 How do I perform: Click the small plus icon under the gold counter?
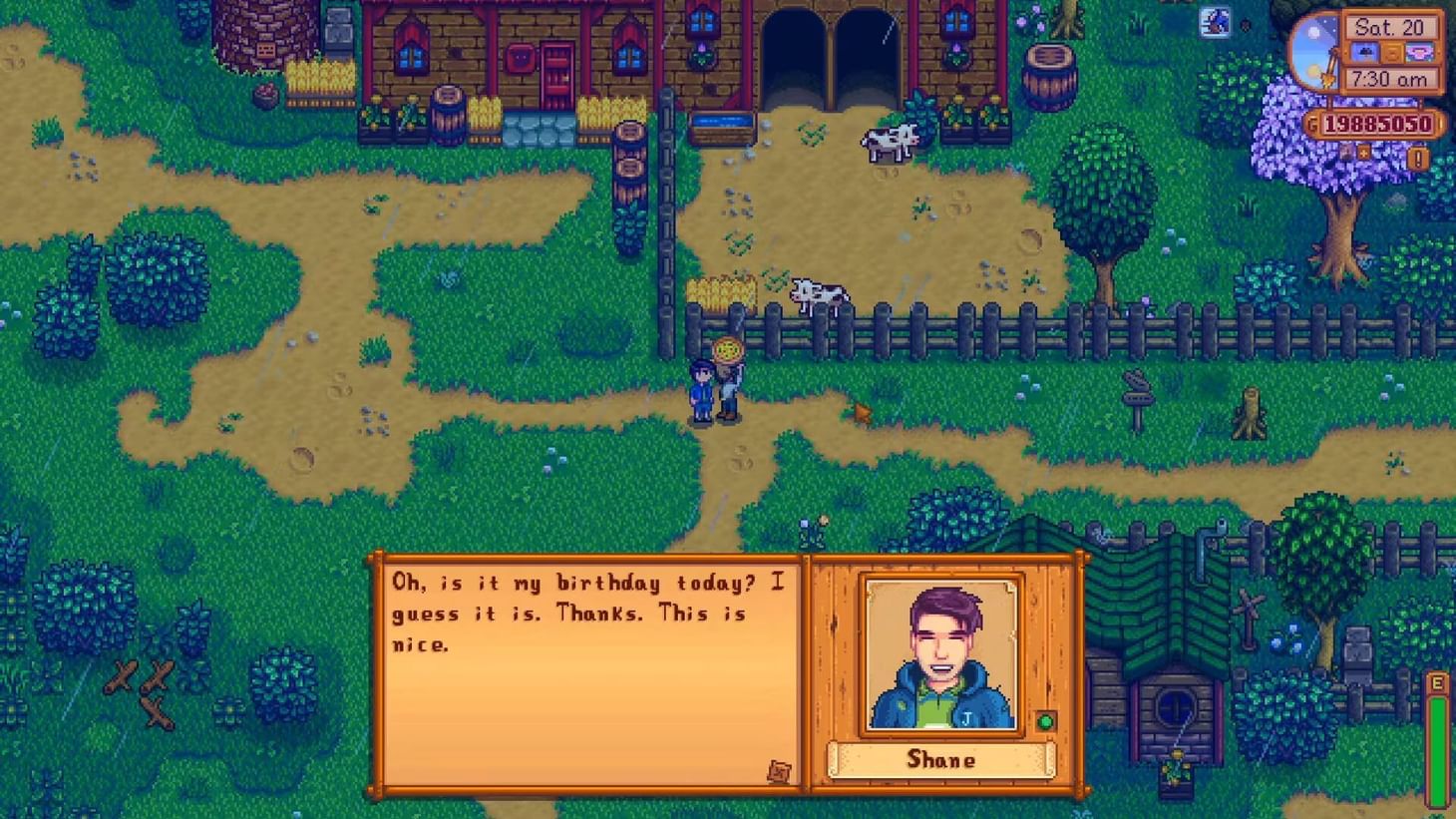1362,153
